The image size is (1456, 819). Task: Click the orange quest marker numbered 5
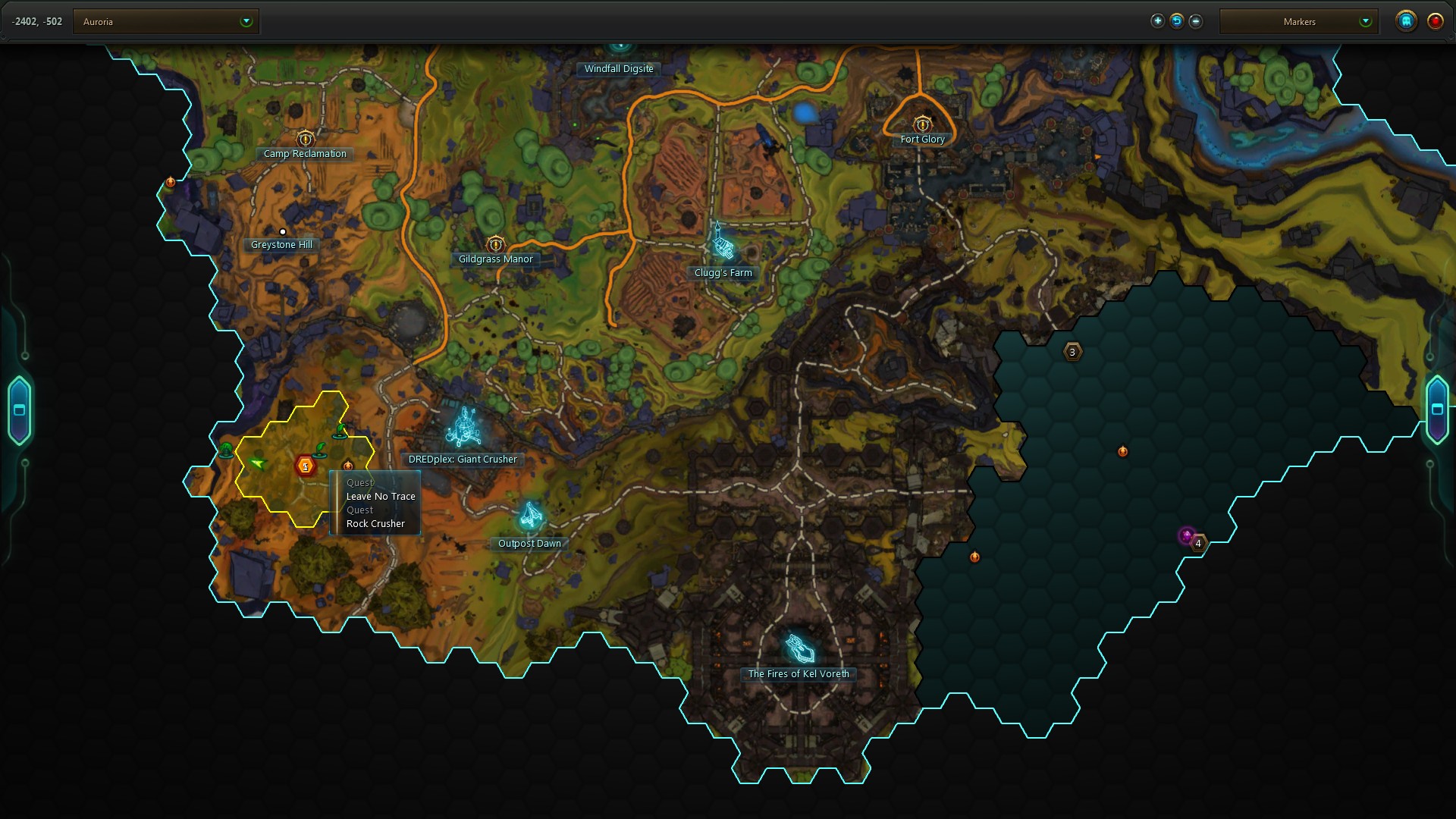[305, 466]
